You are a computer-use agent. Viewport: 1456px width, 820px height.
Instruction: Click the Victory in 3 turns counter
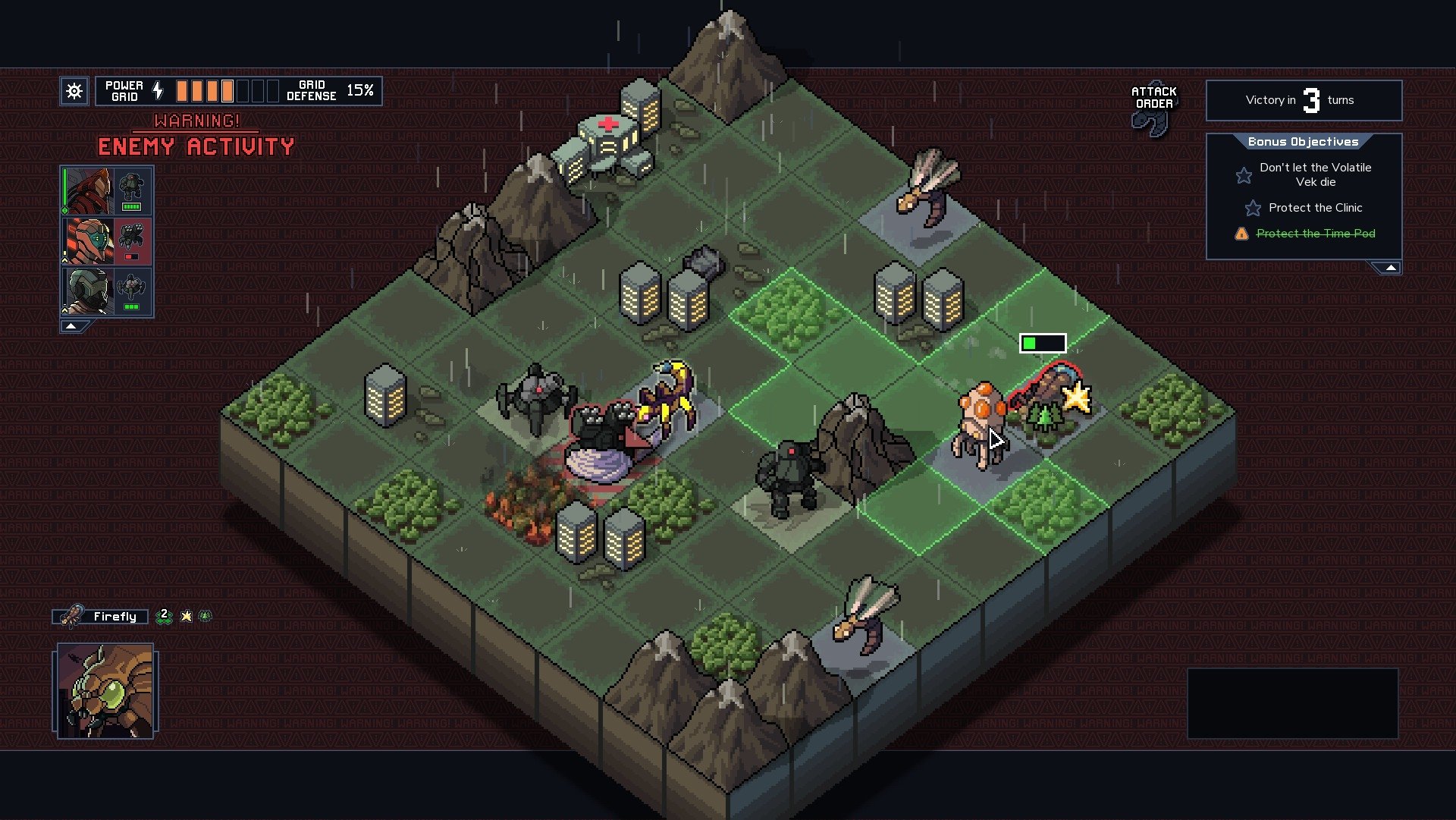[1304, 100]
